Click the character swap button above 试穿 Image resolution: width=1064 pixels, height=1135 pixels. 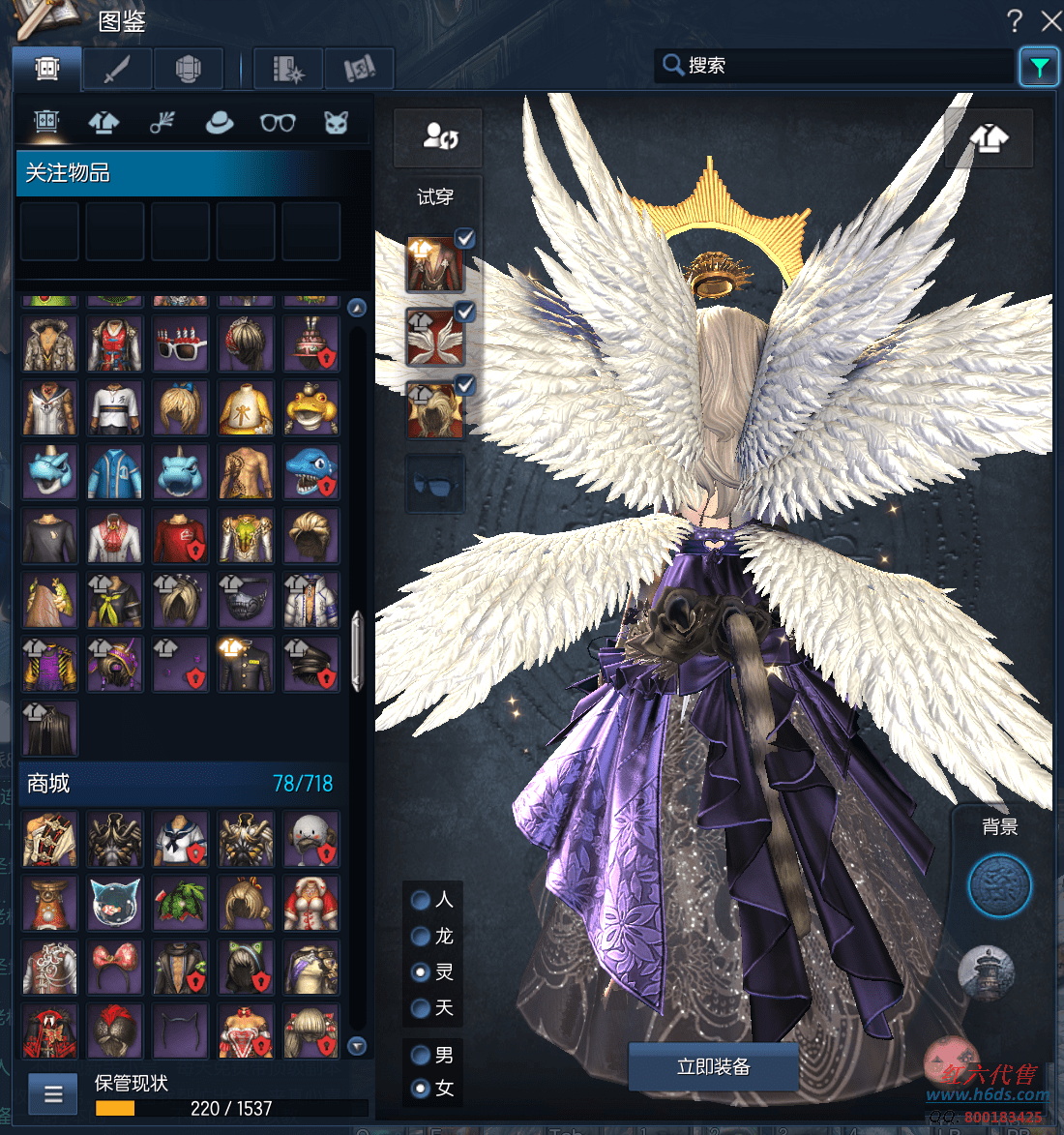click(438, 137)
